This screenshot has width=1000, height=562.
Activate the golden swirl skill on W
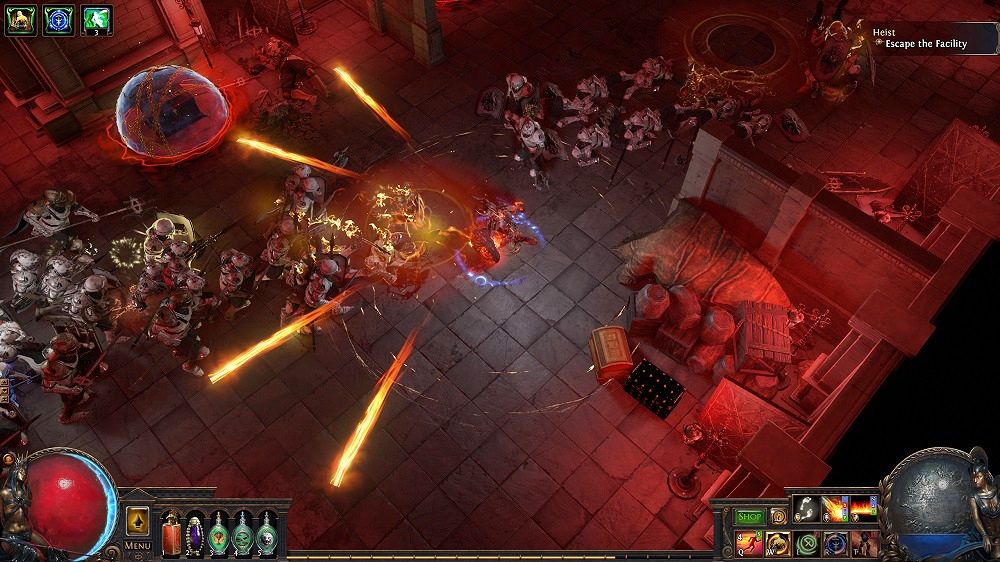[778, 544]
